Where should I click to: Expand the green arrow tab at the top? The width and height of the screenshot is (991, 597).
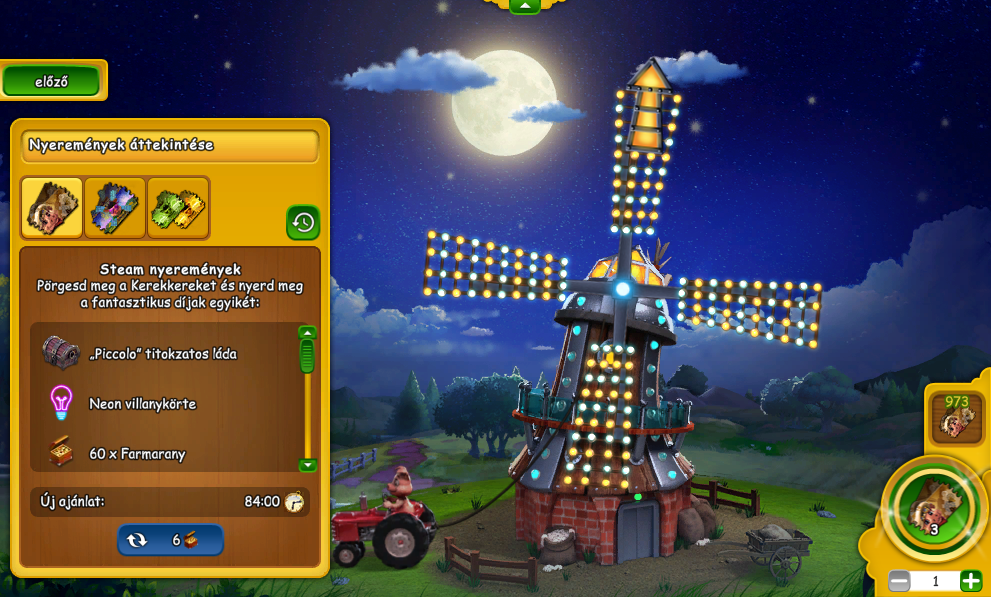tap(525, 6)
